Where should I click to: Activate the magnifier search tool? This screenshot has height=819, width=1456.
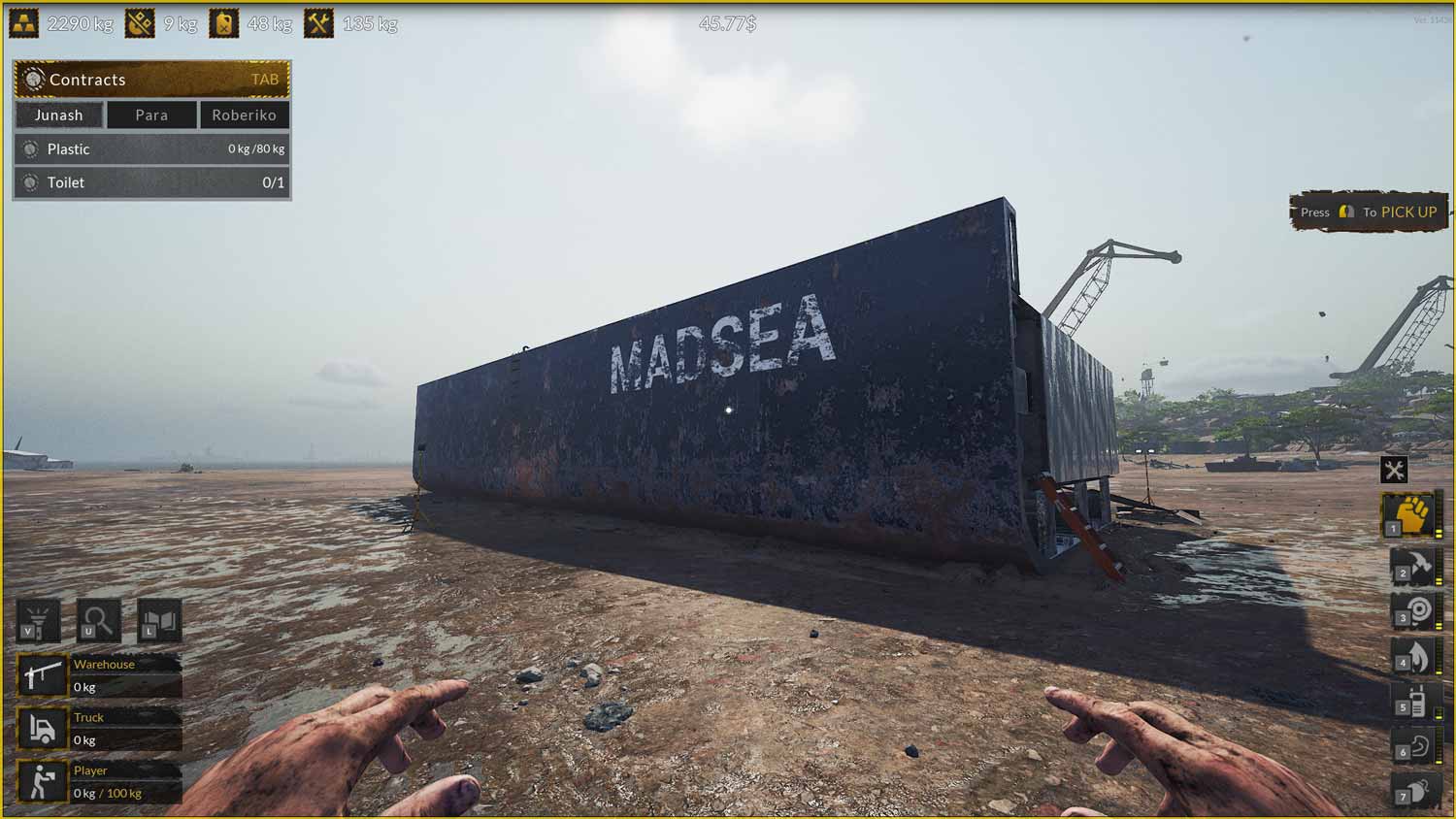tap(98, 620)
